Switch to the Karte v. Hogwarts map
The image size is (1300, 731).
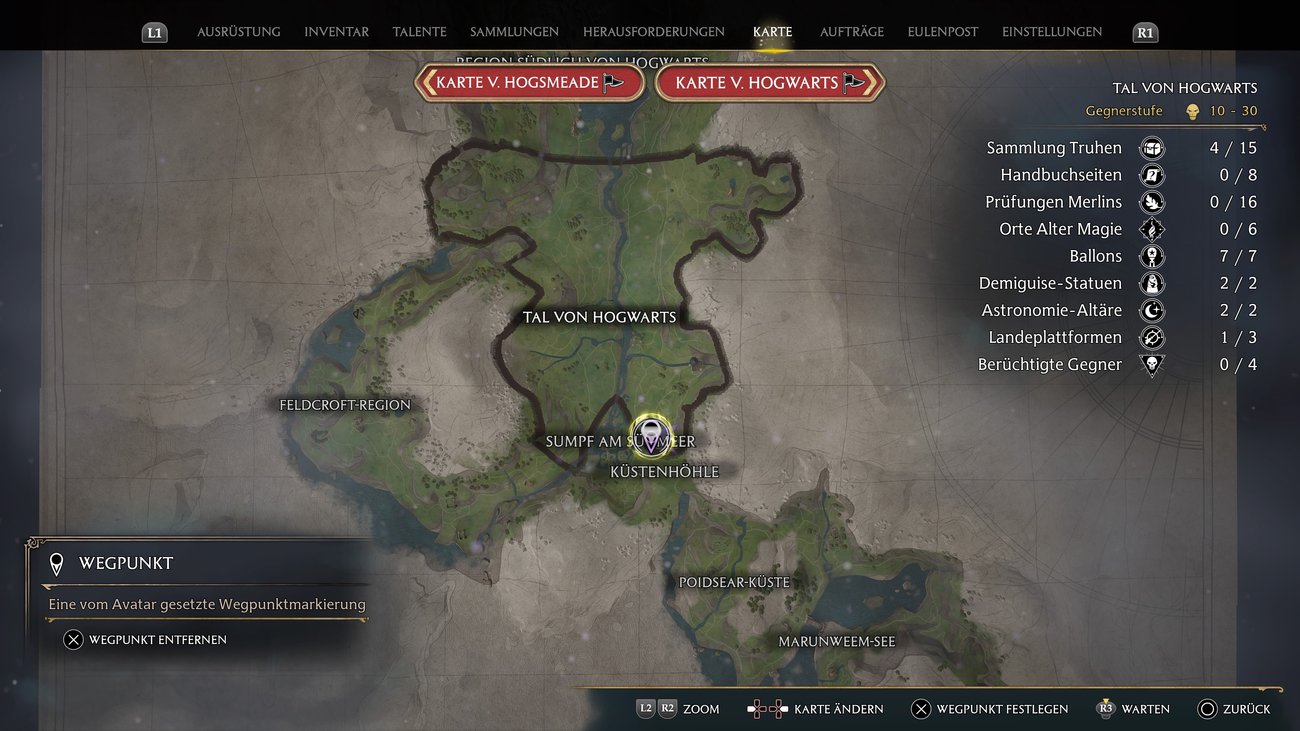769,83
